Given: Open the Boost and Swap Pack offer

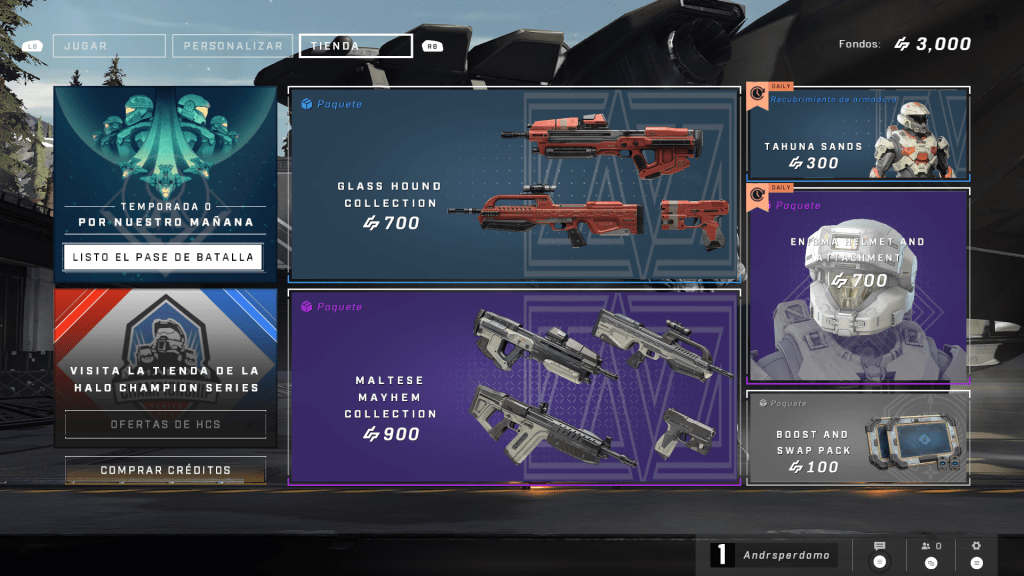Looking at the screenshot, I should tap(858, 438).
